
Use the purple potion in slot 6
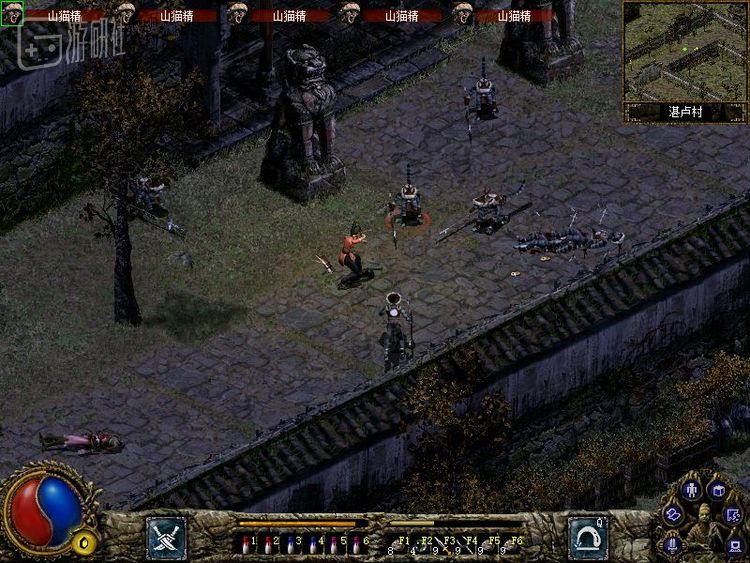point(354,544)
